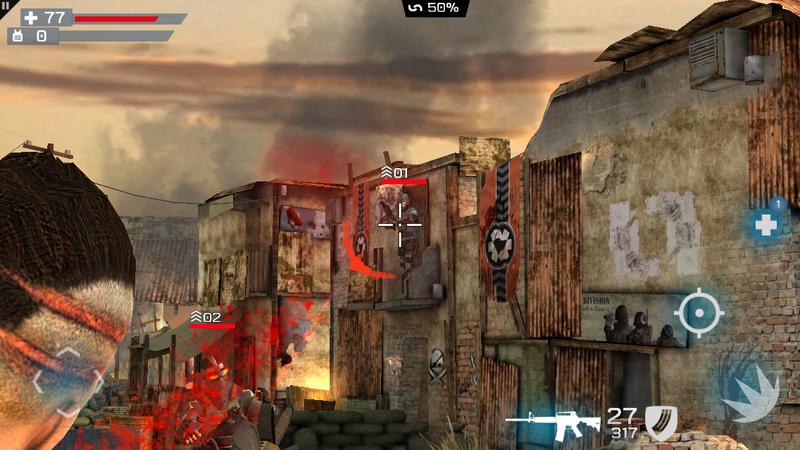Tap the muzzle-flash fire button
The image size is (800, 450).
pos(748,387)
